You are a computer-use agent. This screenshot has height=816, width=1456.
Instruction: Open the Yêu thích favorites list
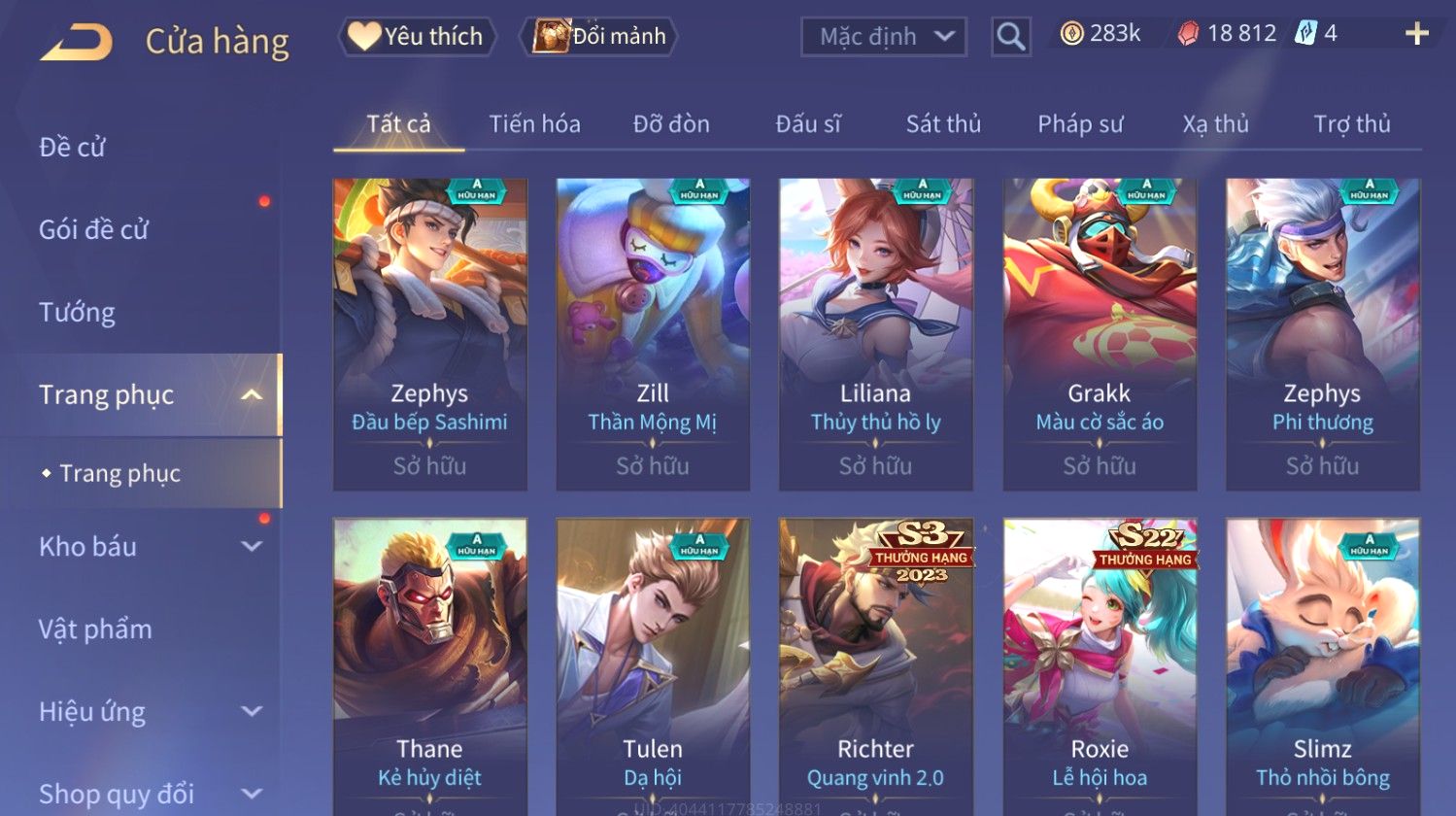418,37
